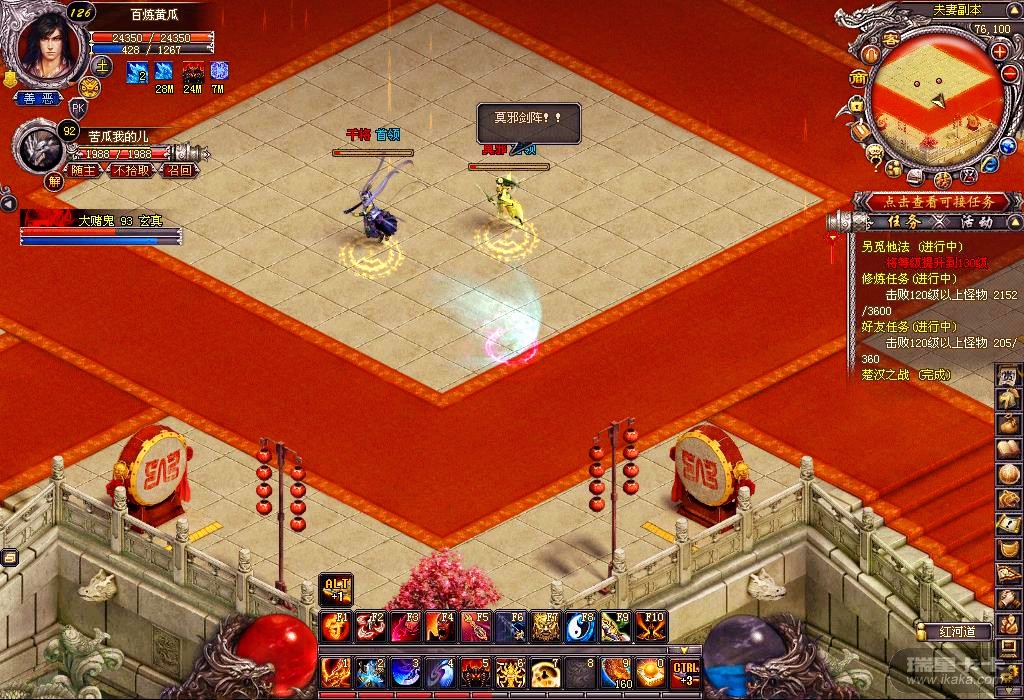This screenshot has height=700, width=1024.
Task: Click the player character portrait
Action: (41, 45)
